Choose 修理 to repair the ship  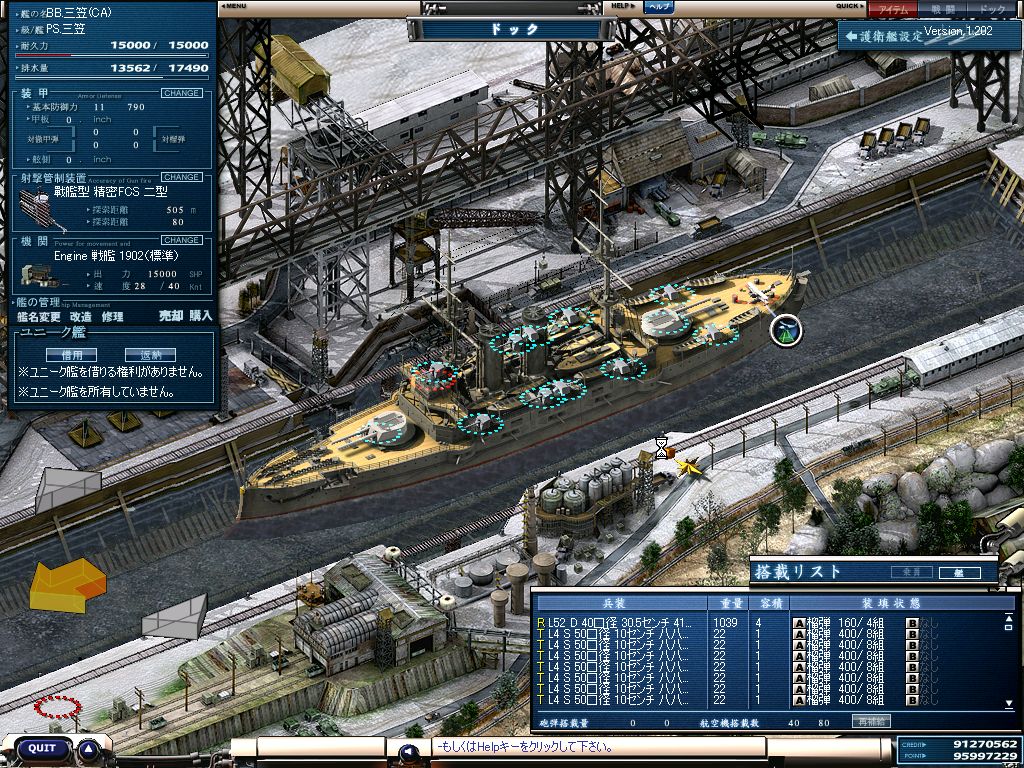tap(112, 316)
